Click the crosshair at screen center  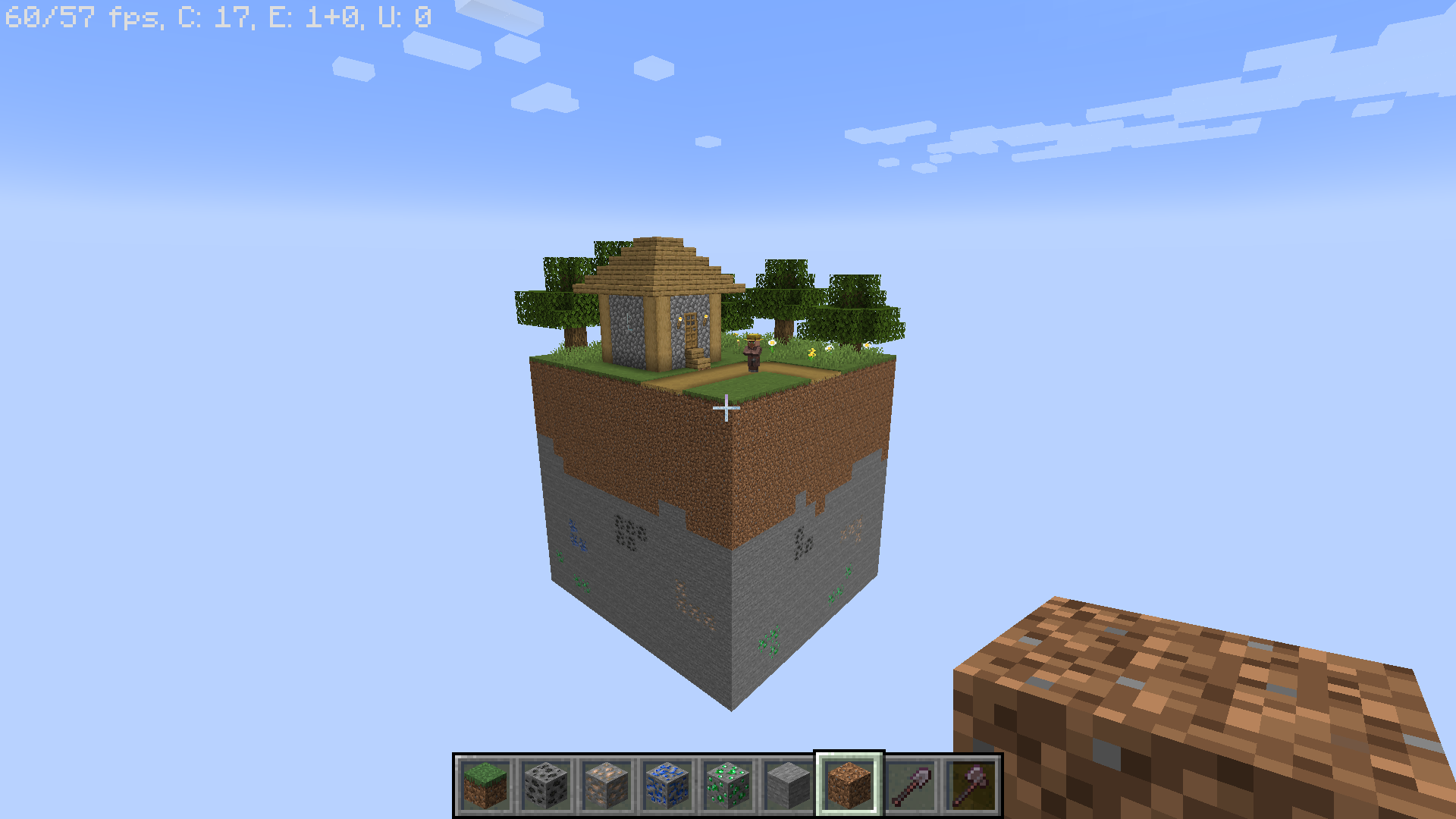727,409
